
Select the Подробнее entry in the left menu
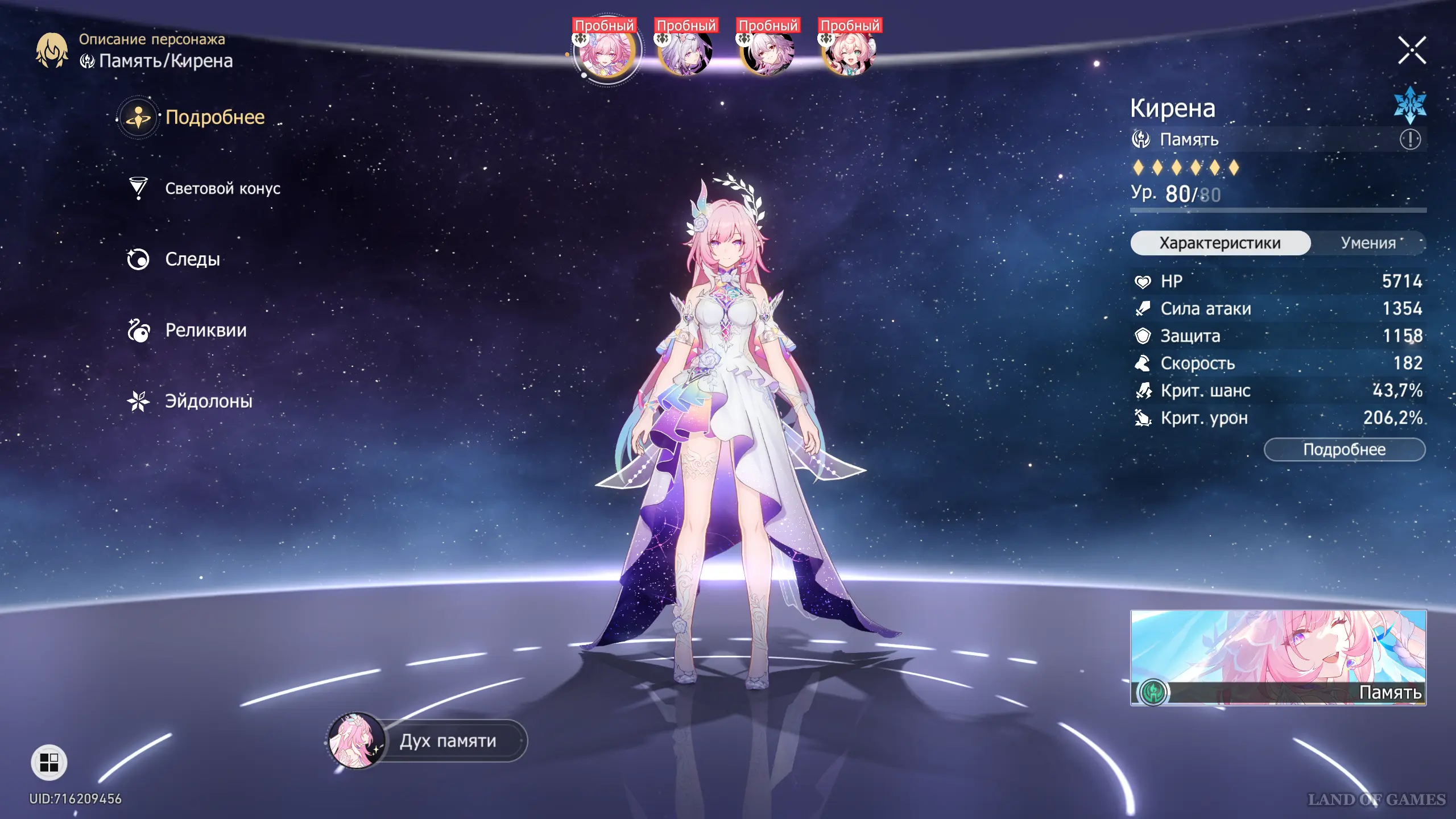click(214, 117)
